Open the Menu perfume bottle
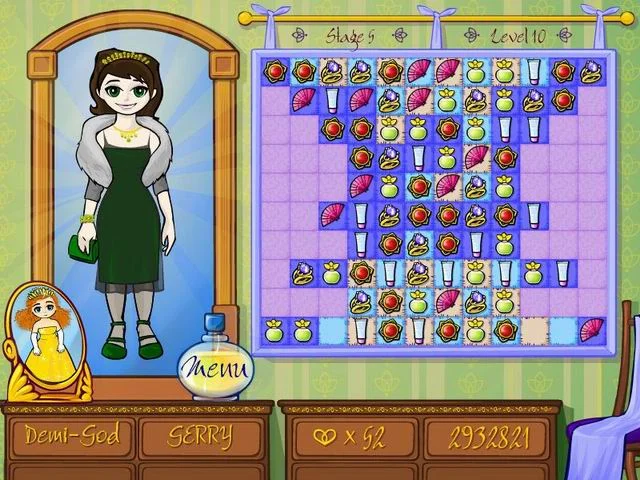 (x=215, y=366)
